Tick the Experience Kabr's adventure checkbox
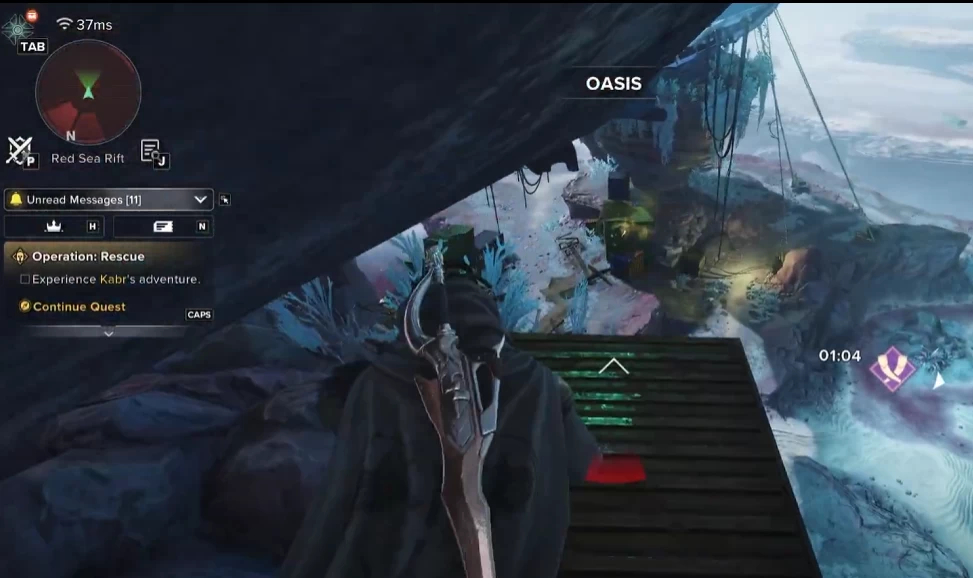973x578 pixels. point(25,280)
